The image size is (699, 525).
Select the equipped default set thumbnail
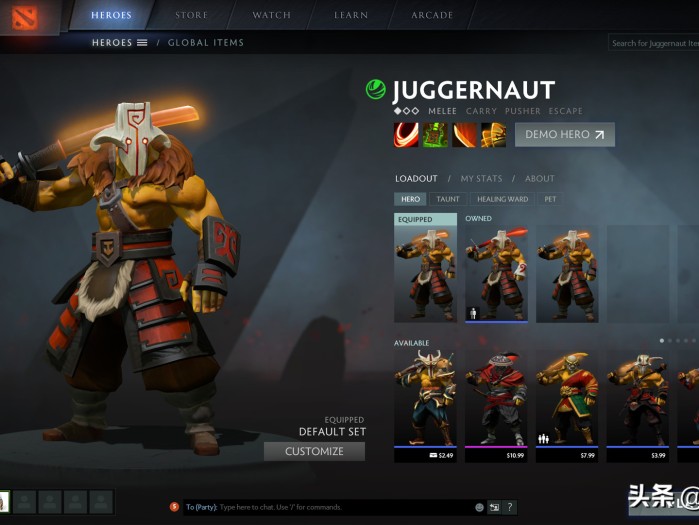425,272
